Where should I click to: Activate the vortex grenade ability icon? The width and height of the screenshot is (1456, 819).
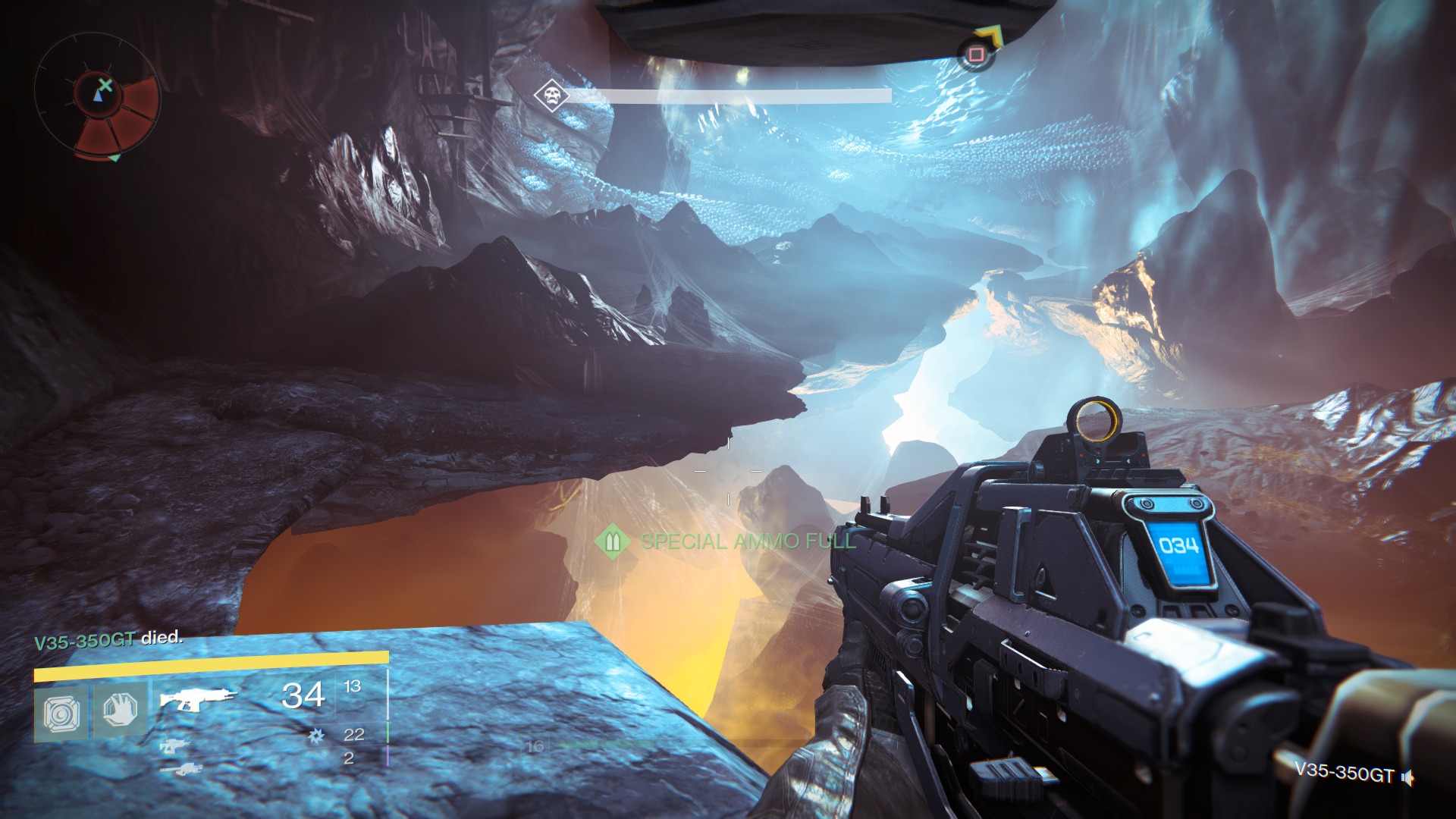pos(61,712)
